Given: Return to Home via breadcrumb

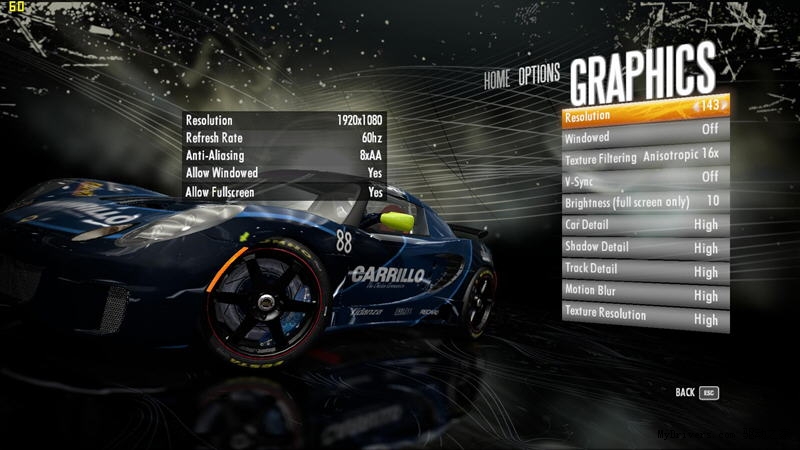Looking at the screenshot, I should pos(496,80).
